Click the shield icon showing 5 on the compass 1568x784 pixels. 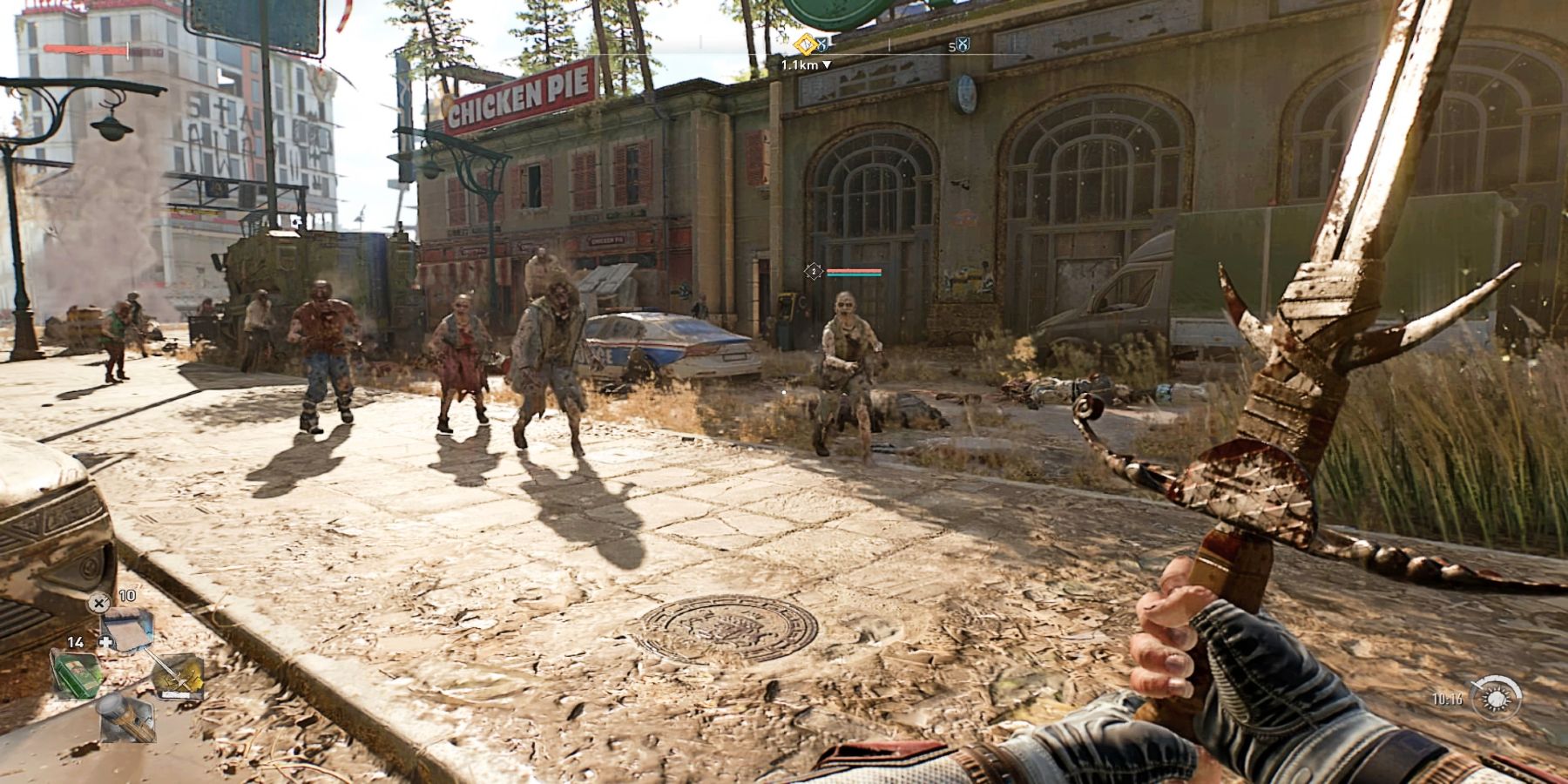(961, 44)
